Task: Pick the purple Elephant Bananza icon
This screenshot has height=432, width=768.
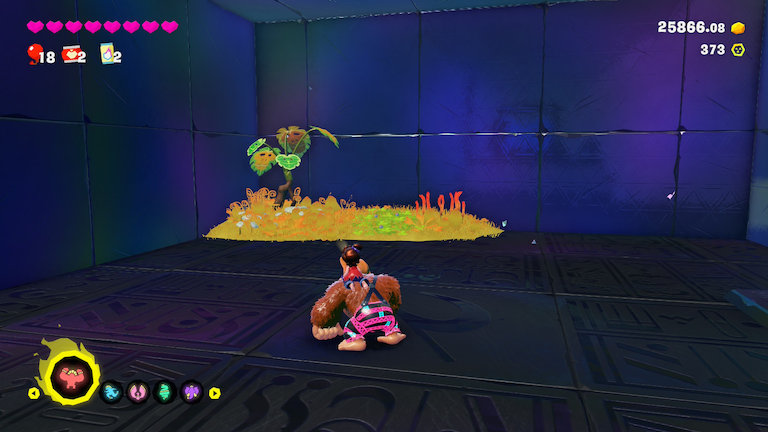Action: point(191,392)
